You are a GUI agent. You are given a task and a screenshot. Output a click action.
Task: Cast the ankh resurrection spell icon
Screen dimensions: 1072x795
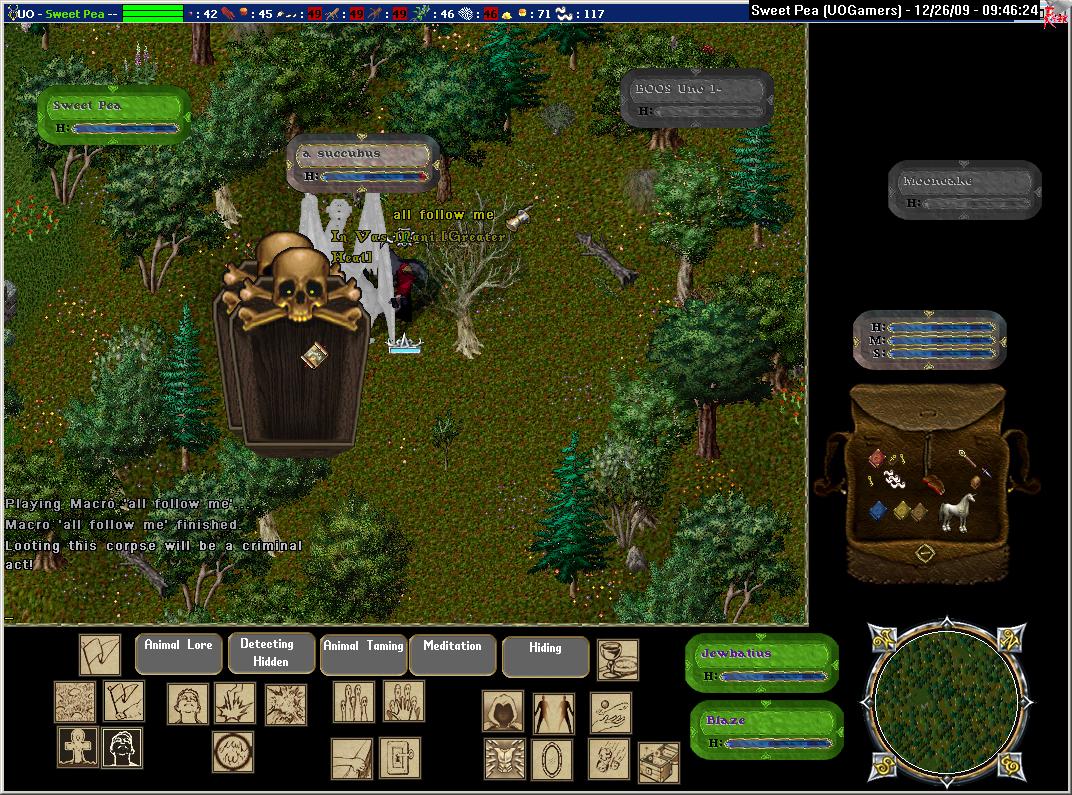tap(76, 747)
